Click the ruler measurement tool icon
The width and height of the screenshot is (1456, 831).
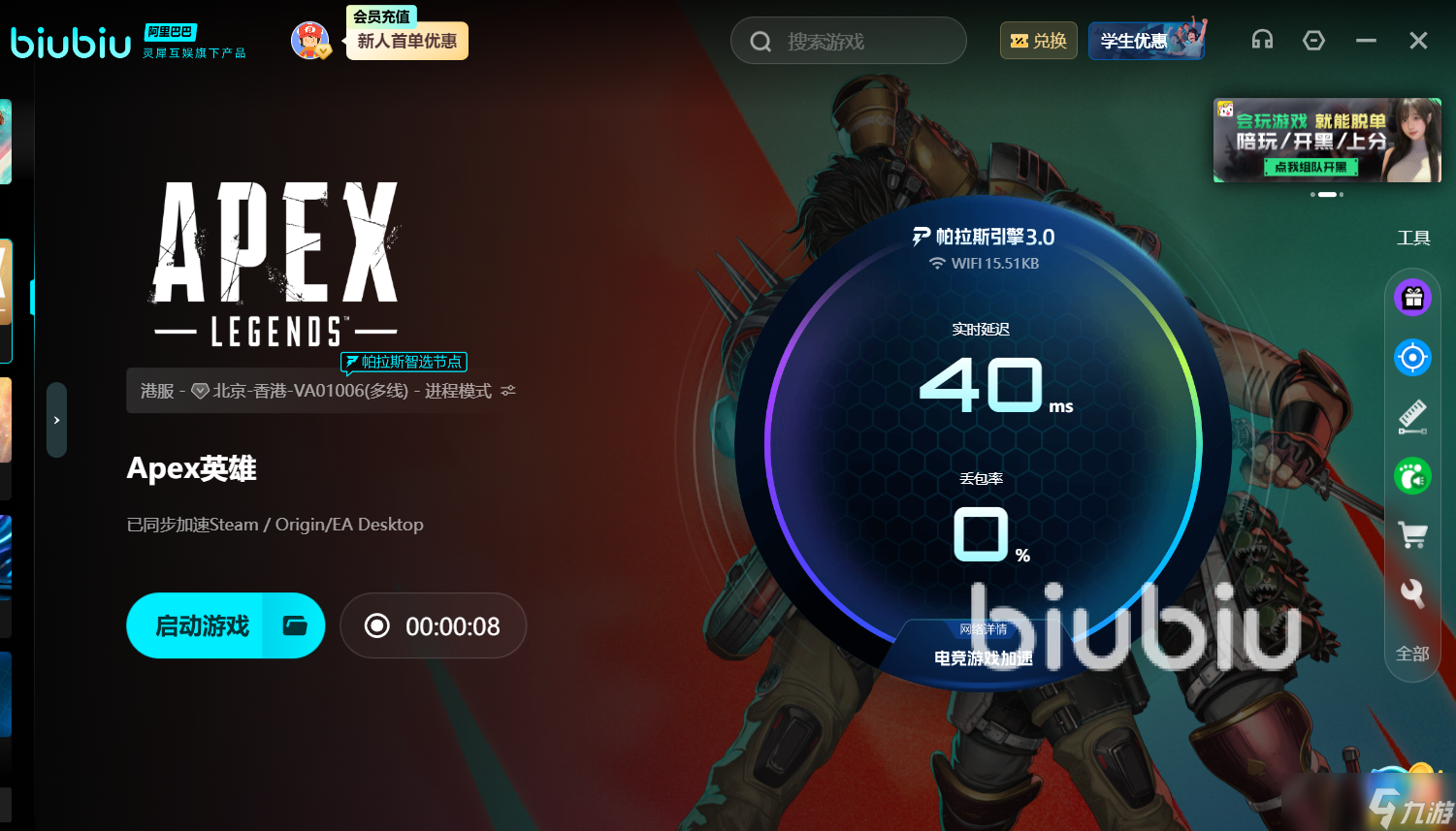tap(1412, 416)
